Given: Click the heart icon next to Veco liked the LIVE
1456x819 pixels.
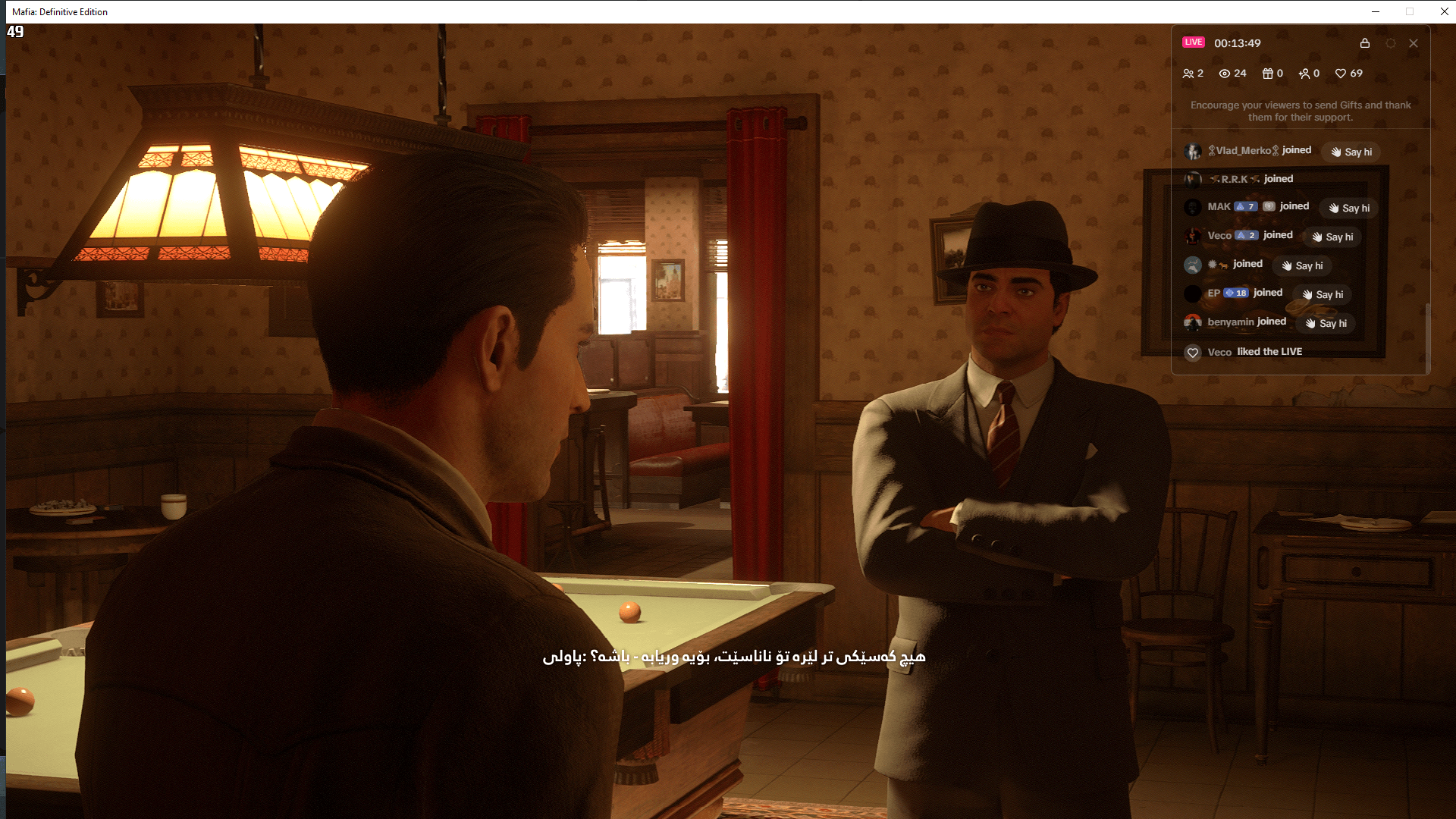Looking at the screenshot, I should (1193, 352).
